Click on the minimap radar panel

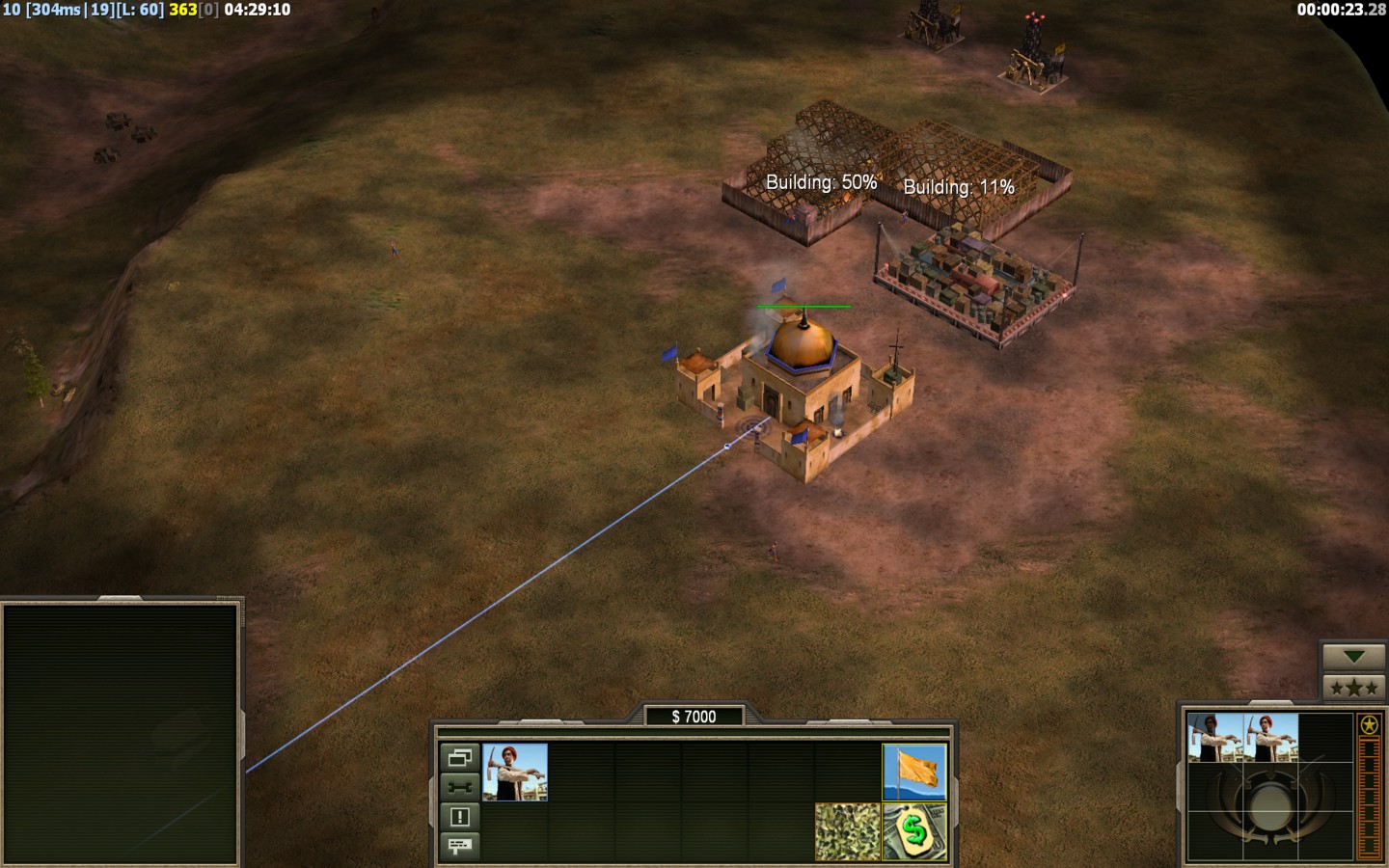(121, 733)
